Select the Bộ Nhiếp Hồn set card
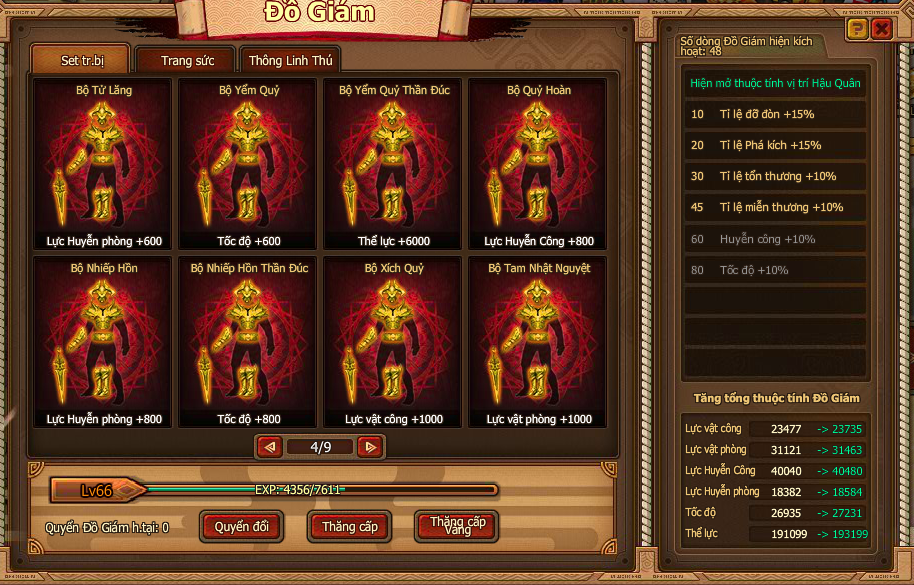The height and width of the screenshot is (585, 914). (x=103, y=342)
